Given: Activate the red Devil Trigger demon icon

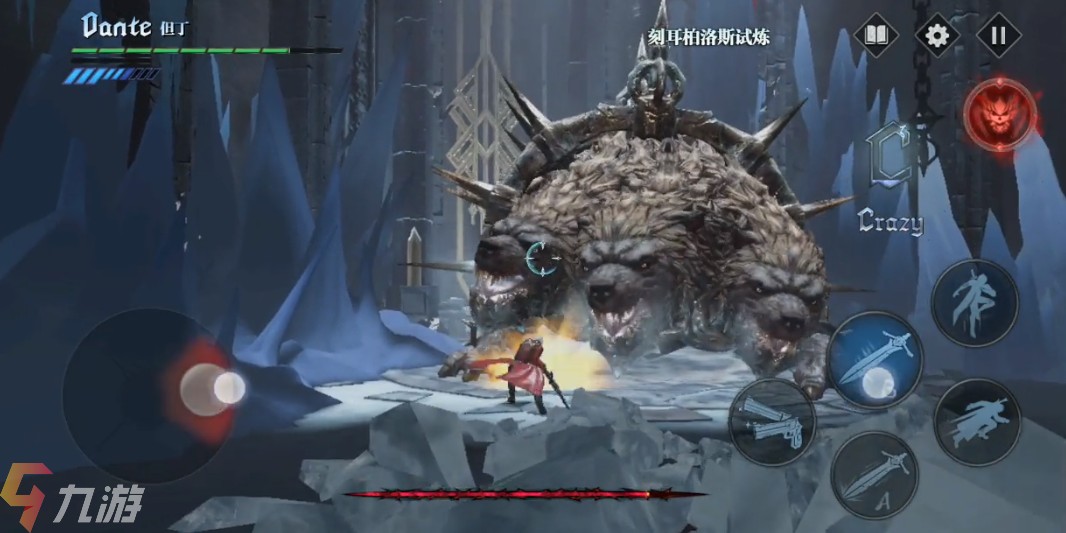Looking at the screenshot, I should tap(1000, 115).
